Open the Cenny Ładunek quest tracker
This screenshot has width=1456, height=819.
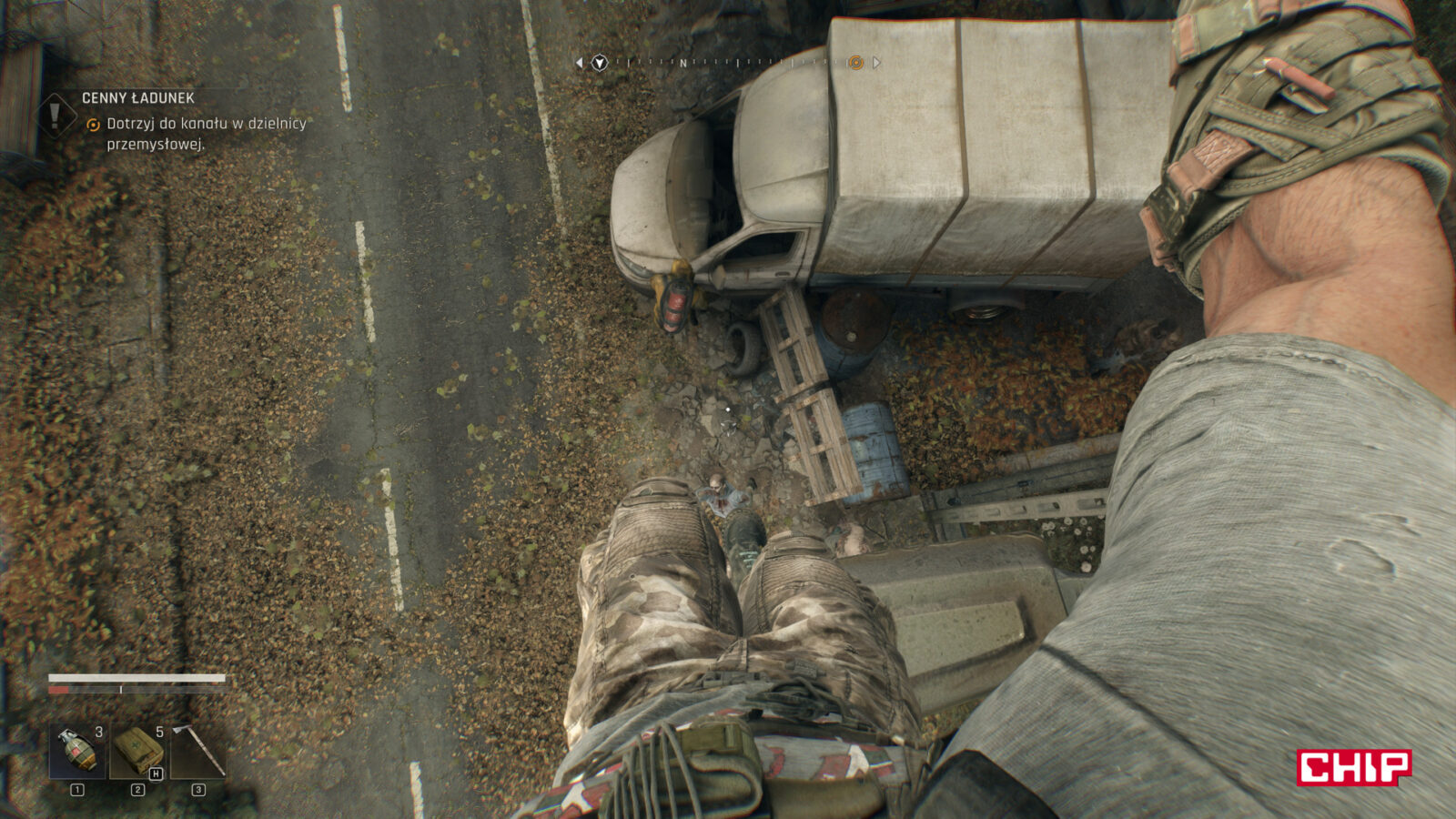(138, 98)
